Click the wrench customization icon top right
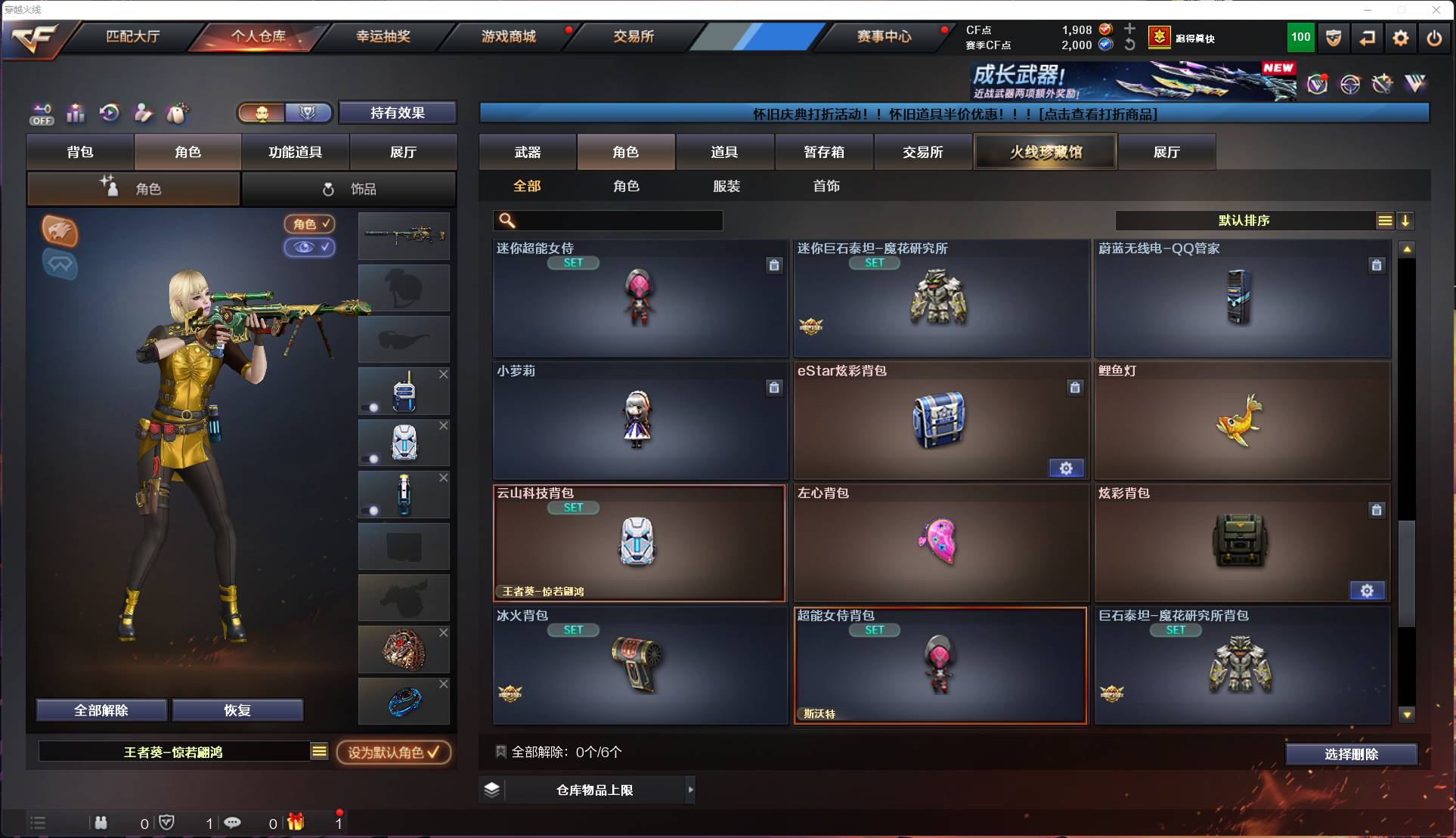The image size is (1456, 838). coord(1383,85)
